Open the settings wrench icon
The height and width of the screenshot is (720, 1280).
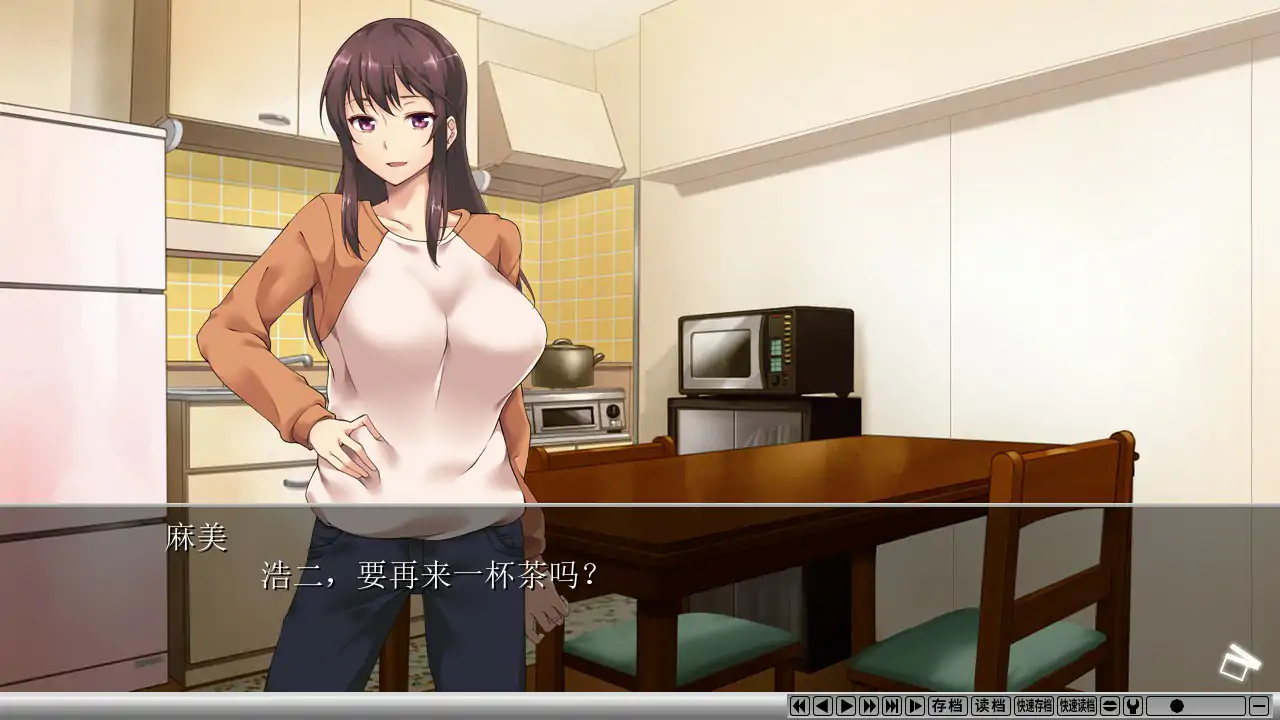point(1132,708)
